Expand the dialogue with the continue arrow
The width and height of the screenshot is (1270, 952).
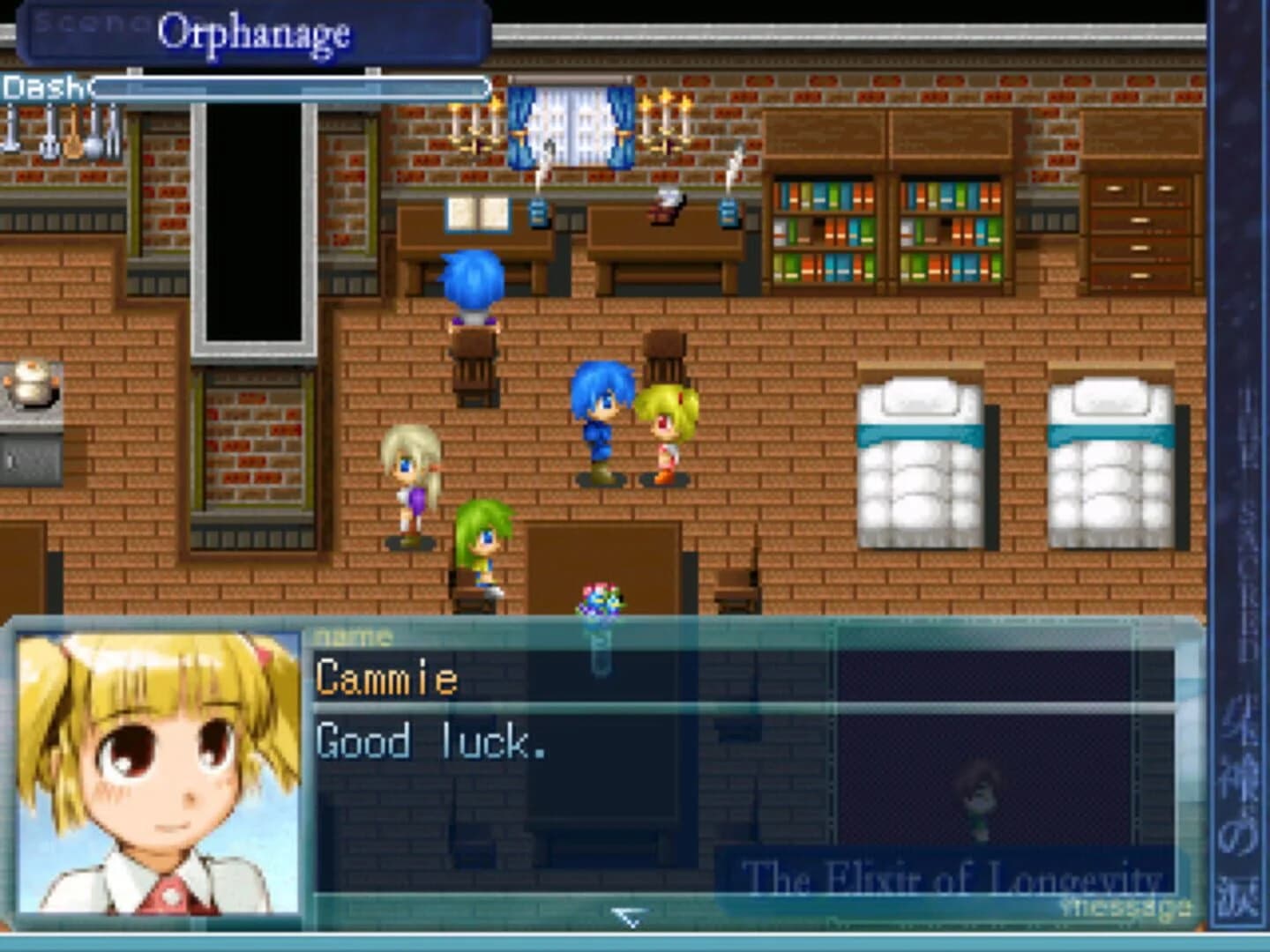627,917
